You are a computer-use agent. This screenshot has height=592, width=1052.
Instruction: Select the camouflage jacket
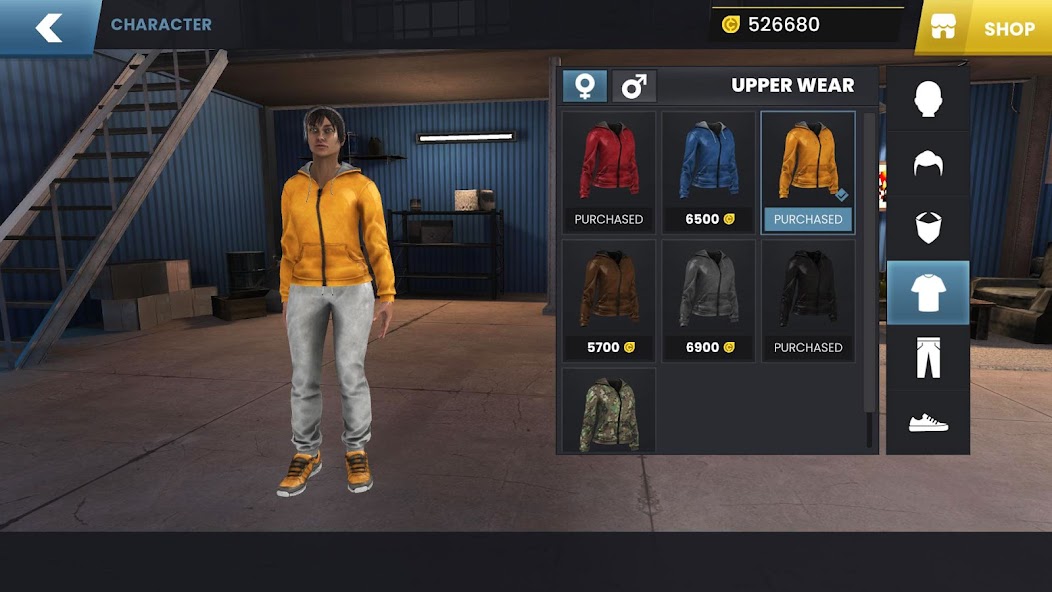tap(608, 412)
